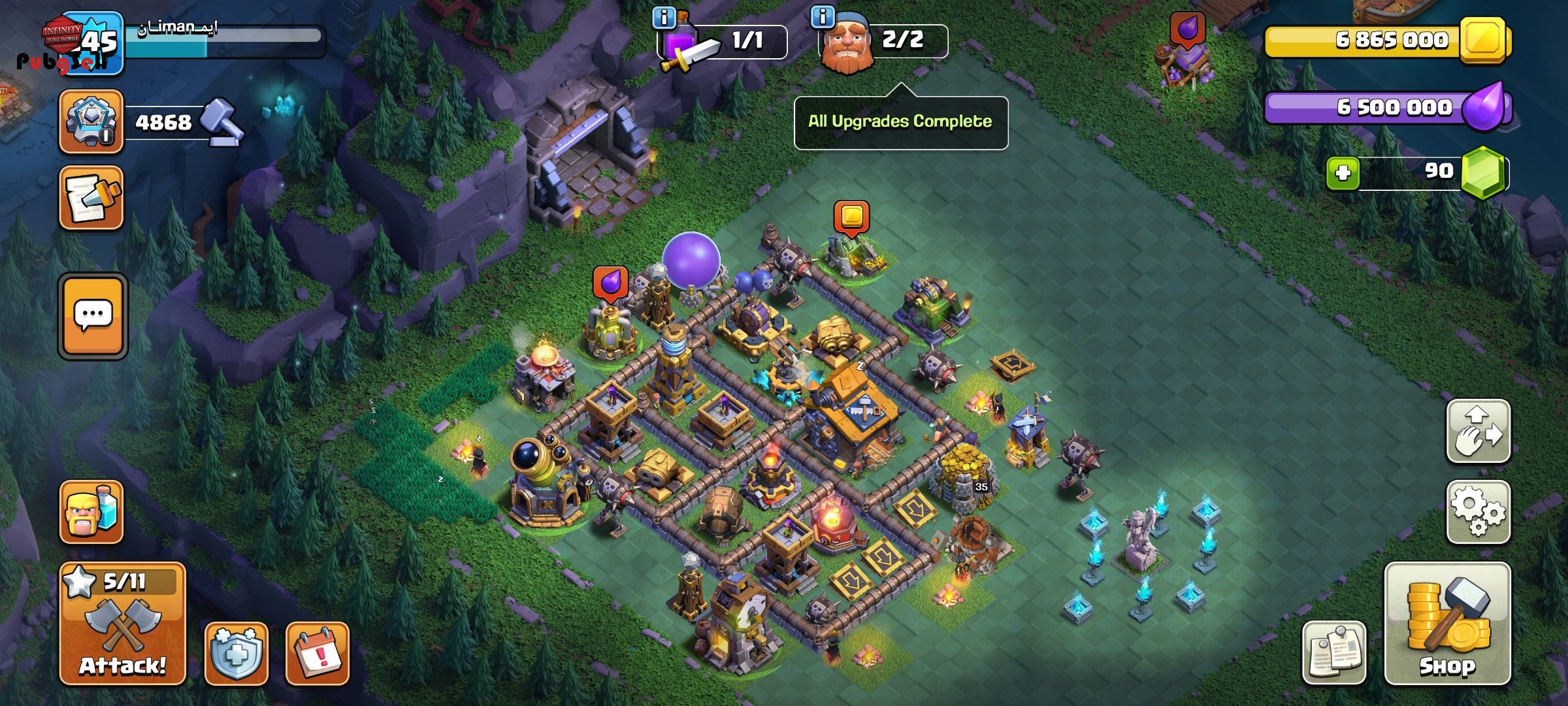Image resolution: width=1568 pixels, height=706 pixels.
Task: Show Master Builder info
Action: point(823,16)
